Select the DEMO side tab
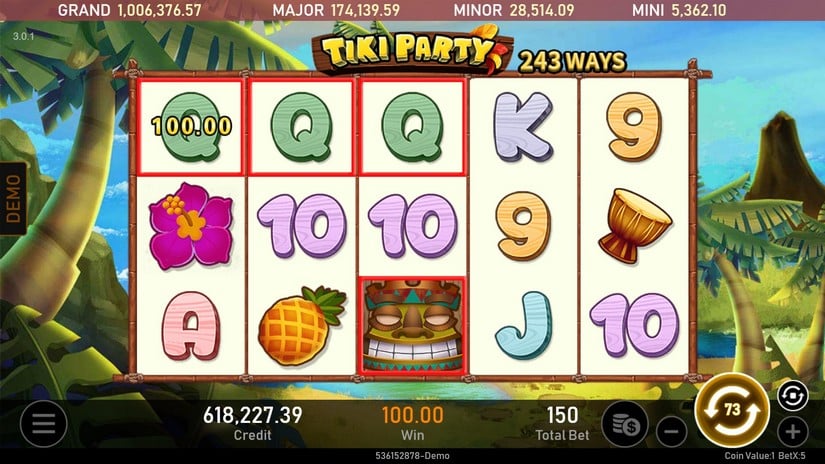Screen dimensions: 825x464 click(x=13, y=198)
